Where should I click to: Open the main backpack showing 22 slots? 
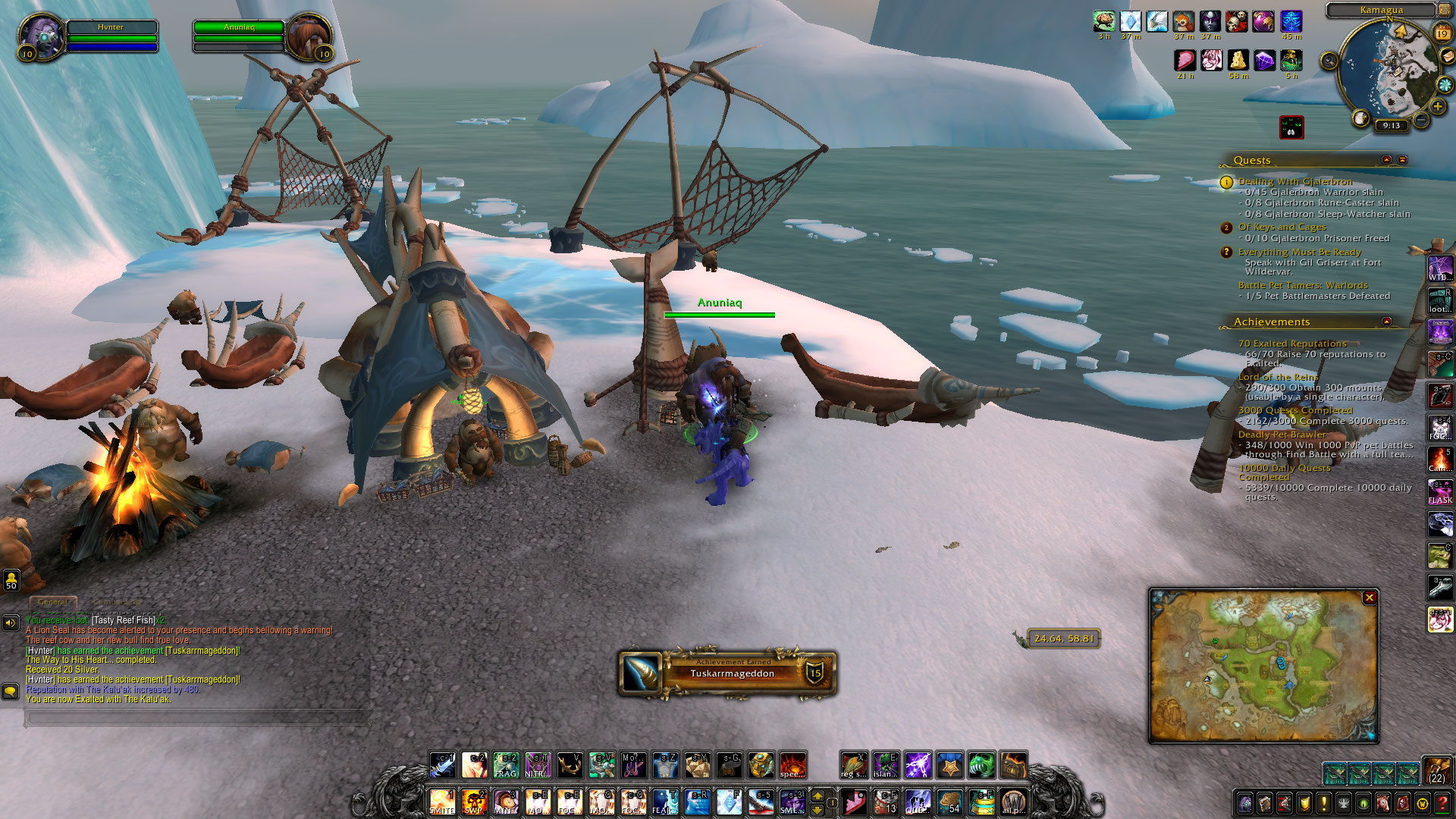point(1437,769)
